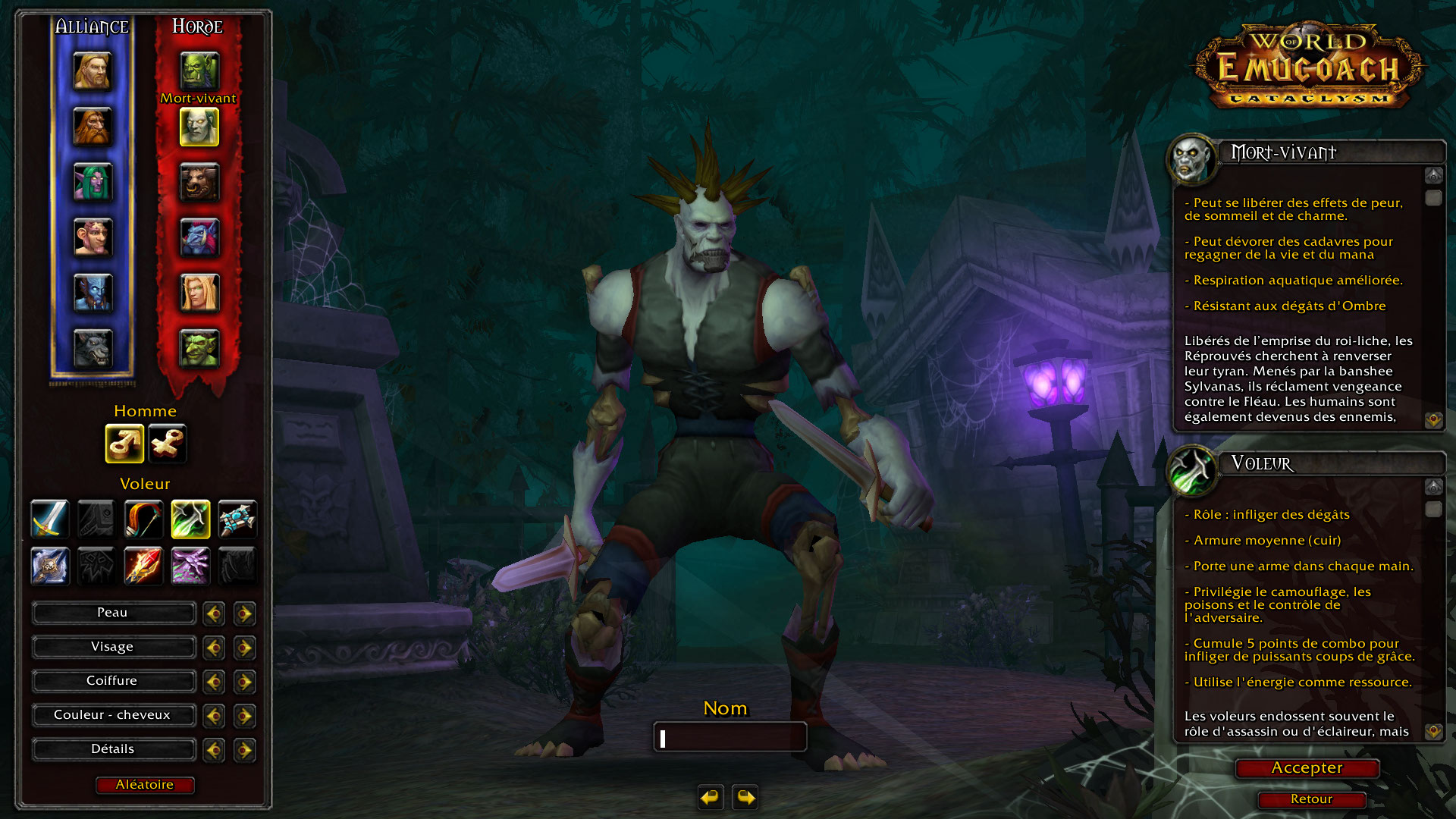Cycle to next Peau skin option

[x=244, y=613]
